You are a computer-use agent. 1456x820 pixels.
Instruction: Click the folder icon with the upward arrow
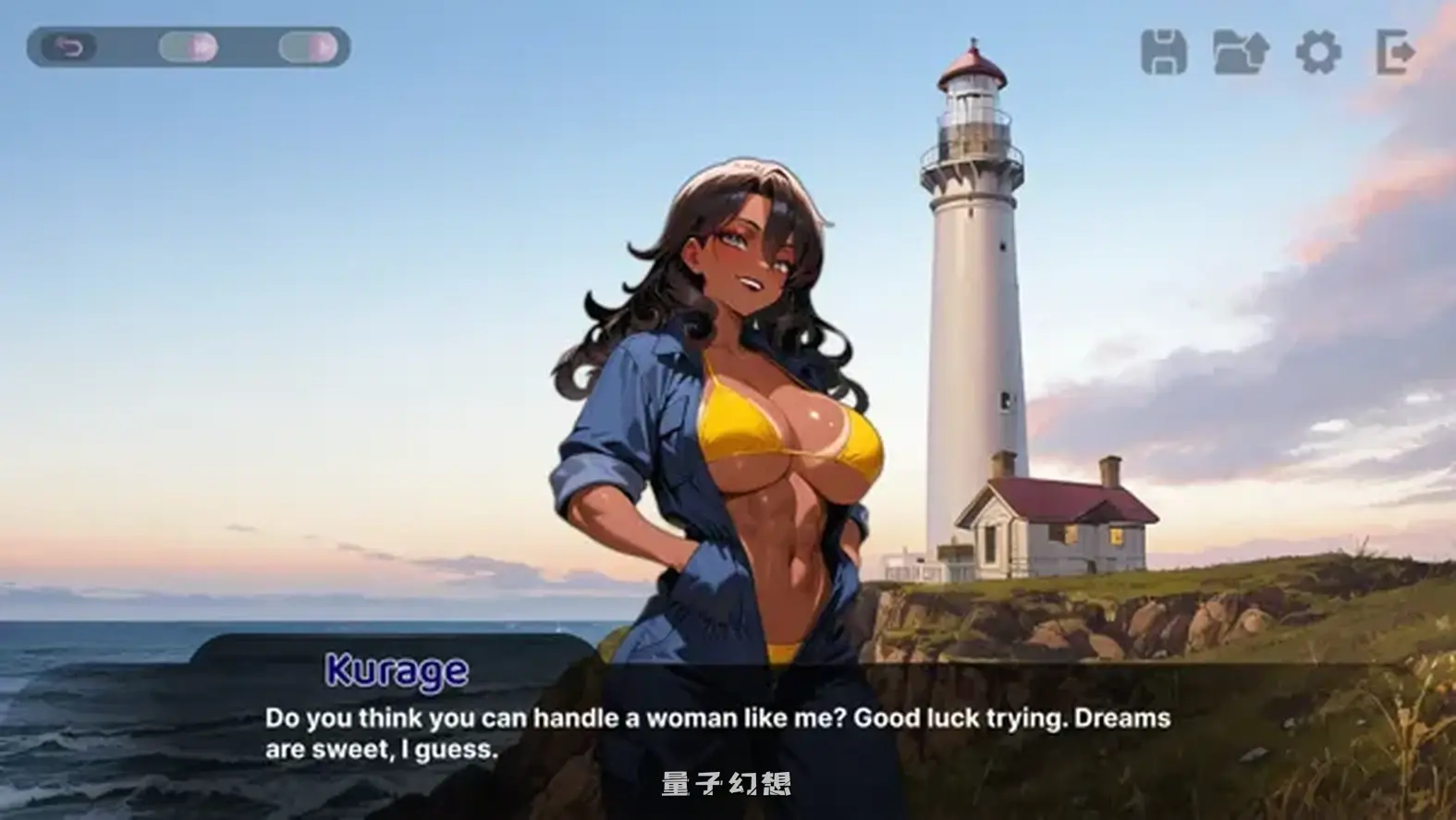[1242, 53]
